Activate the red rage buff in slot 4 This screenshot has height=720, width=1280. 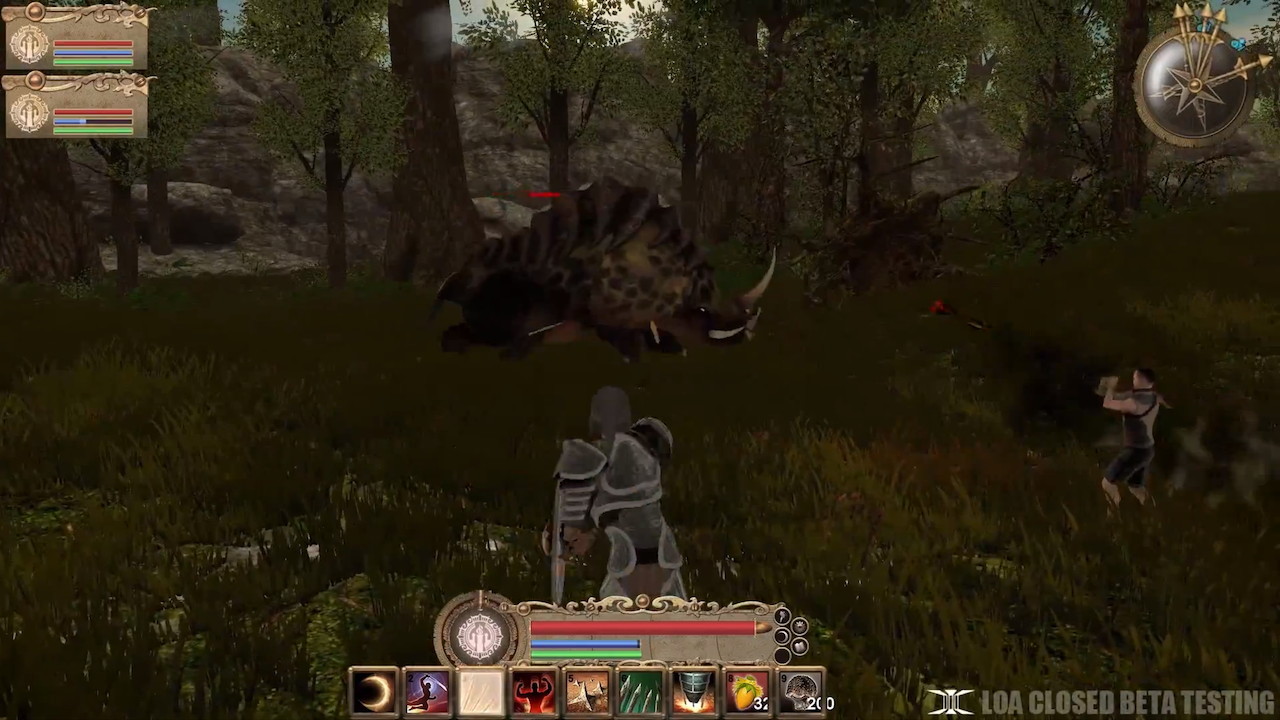pos(534,690)
